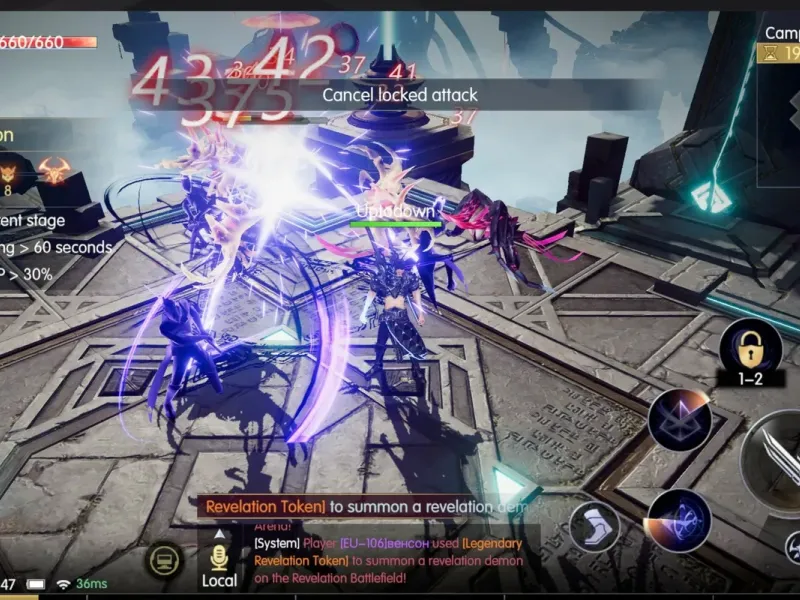Trigger the winged boot dash ability
This screenshot has height=600, width=800.
tap(594, 526)
